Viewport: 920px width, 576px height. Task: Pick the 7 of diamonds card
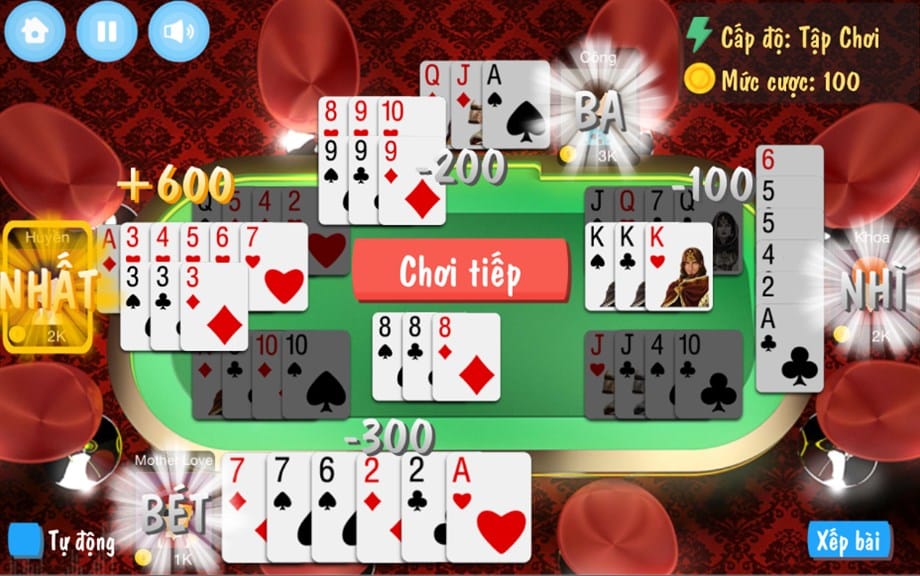point(241,508)
